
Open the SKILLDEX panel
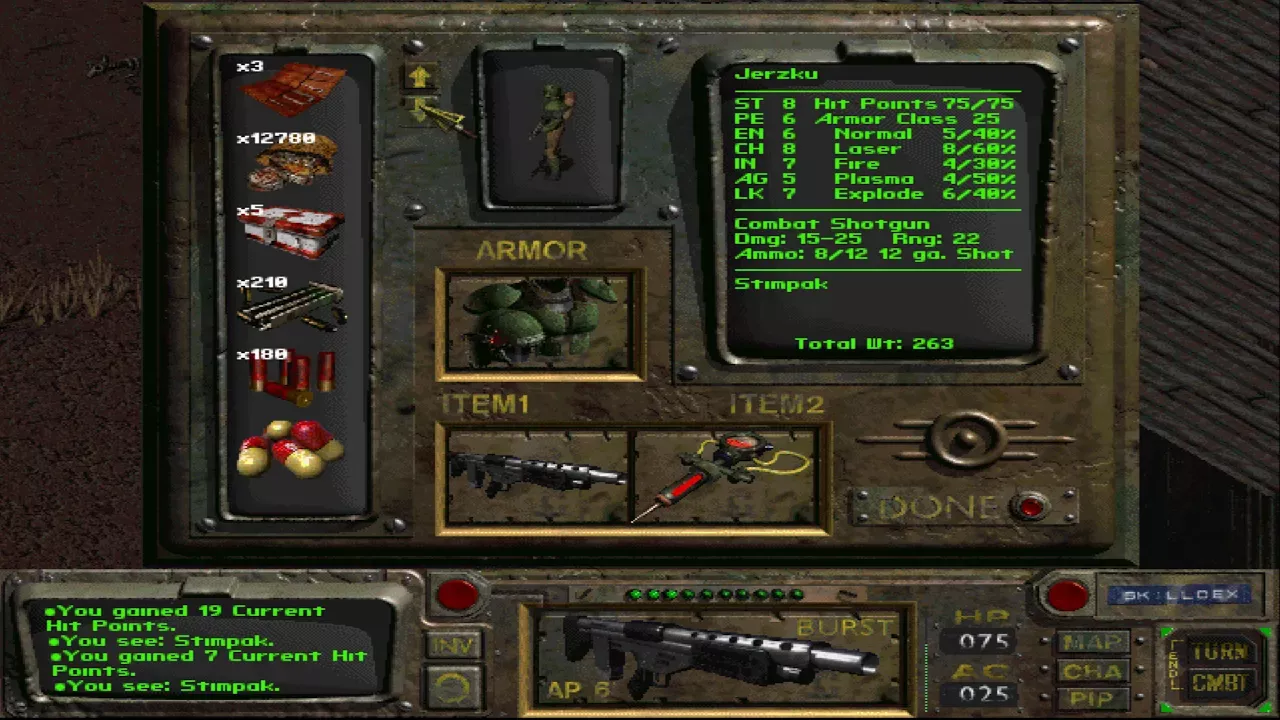[x=1172, y=595]
